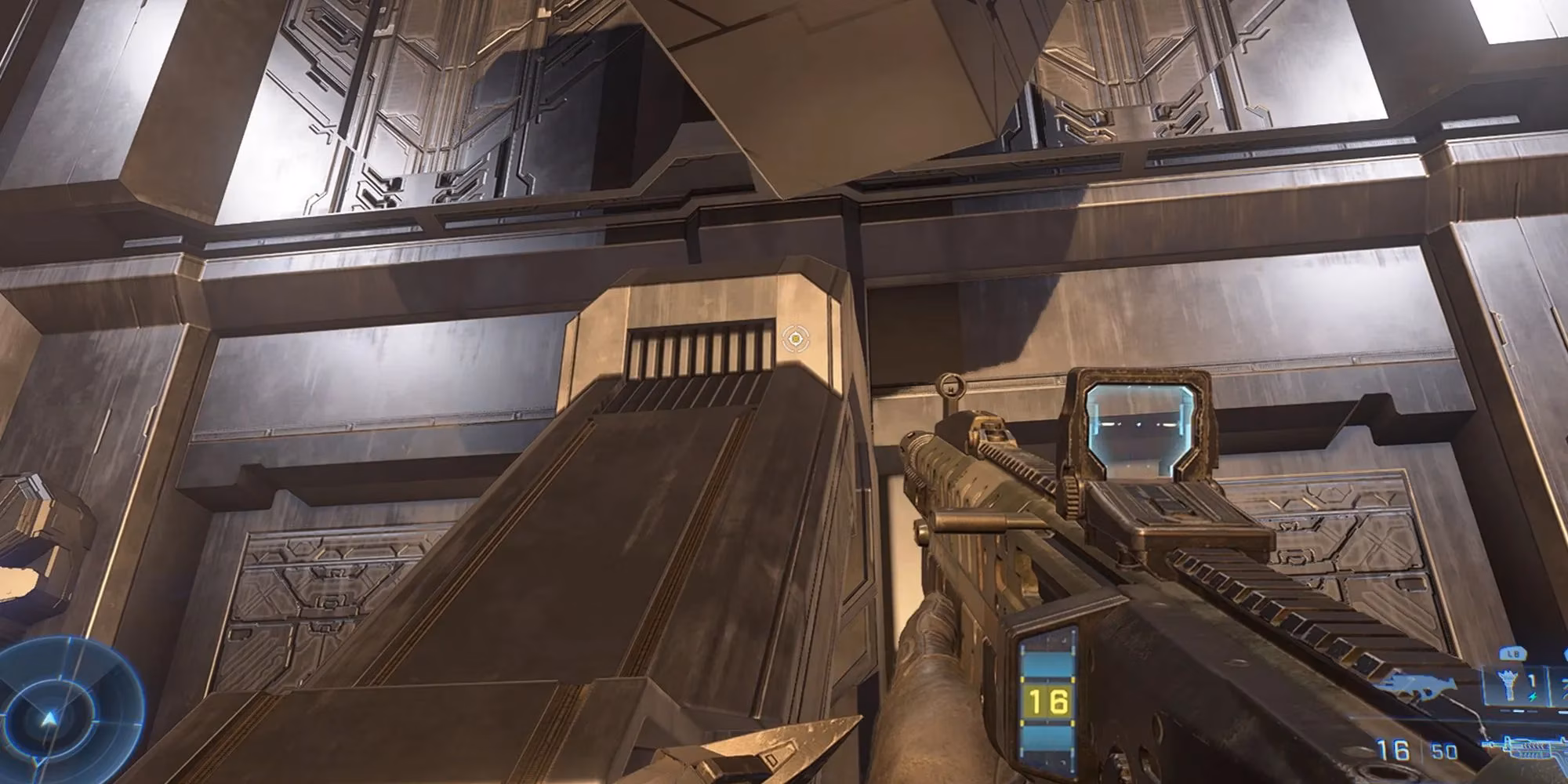
Task: Click the circular emblem on the pillar face
Action: [797, 340]
